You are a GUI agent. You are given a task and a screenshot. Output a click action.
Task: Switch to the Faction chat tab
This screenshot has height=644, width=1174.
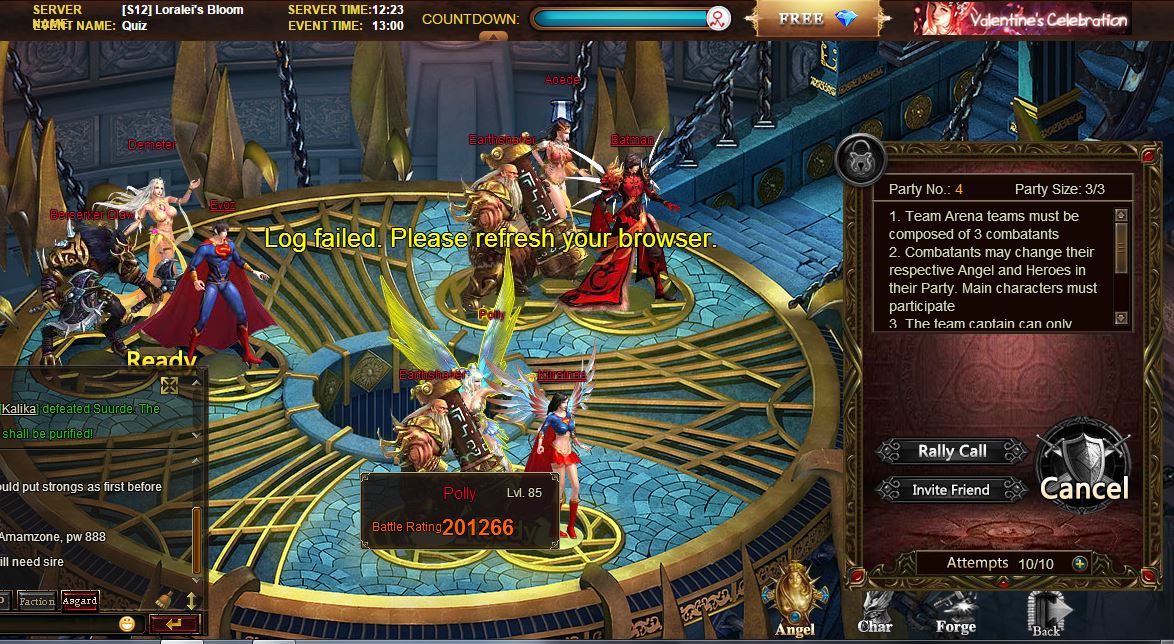[x=37, y=601]
